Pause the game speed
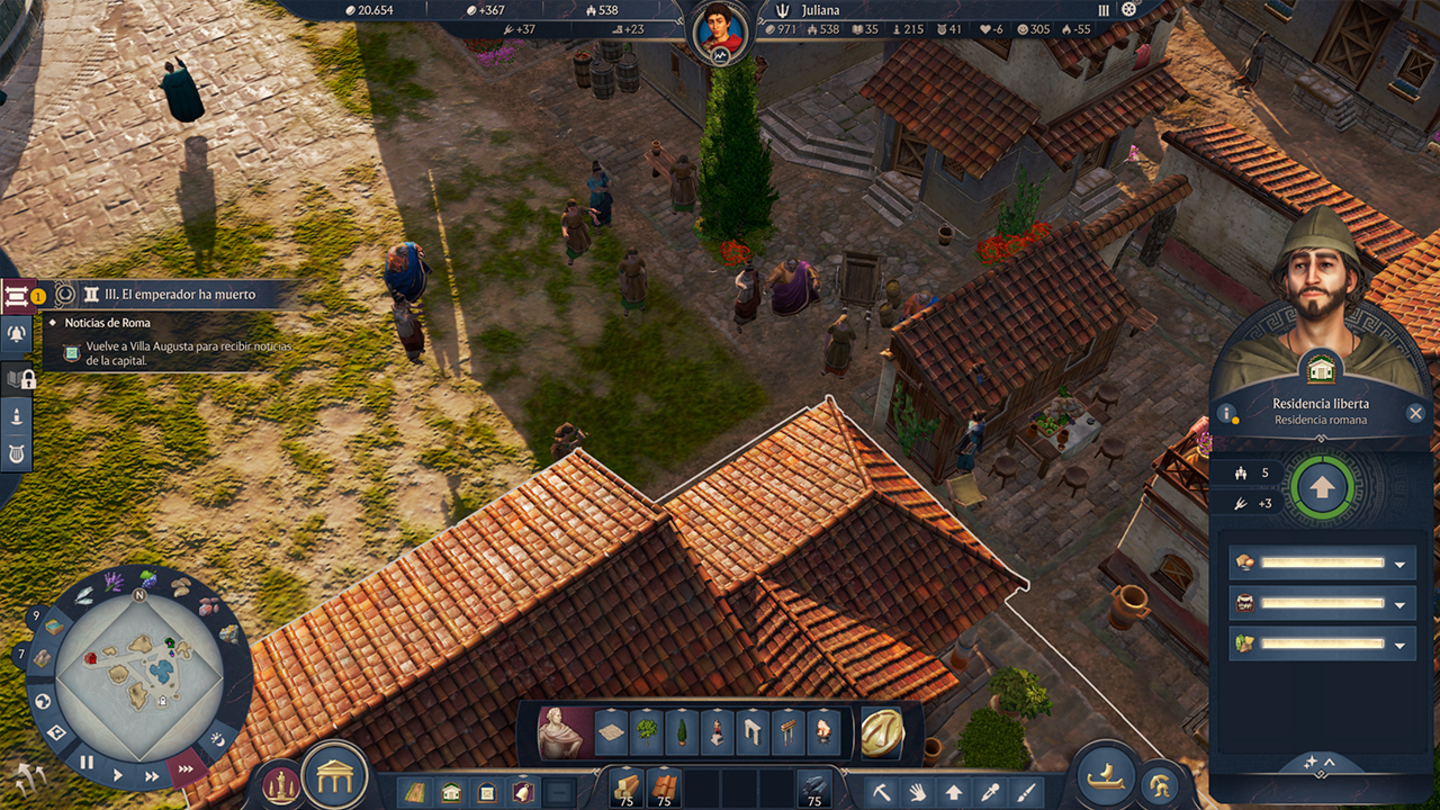Image resolution: width=1440 pixels, height=810 pixels. pyautogui.click(x=87, y=763)
